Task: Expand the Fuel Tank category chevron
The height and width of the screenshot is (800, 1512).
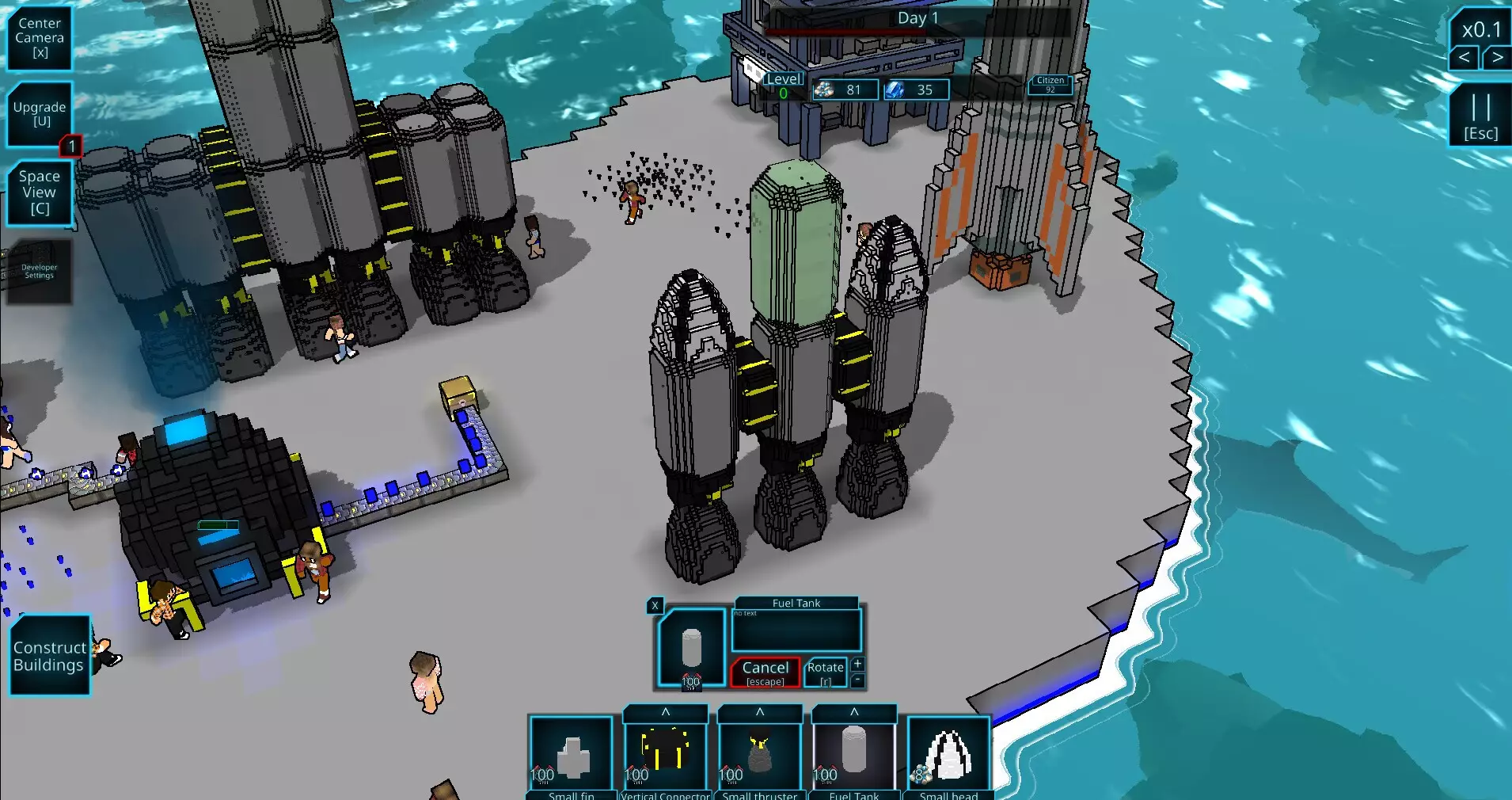Action: coord(854,713)
